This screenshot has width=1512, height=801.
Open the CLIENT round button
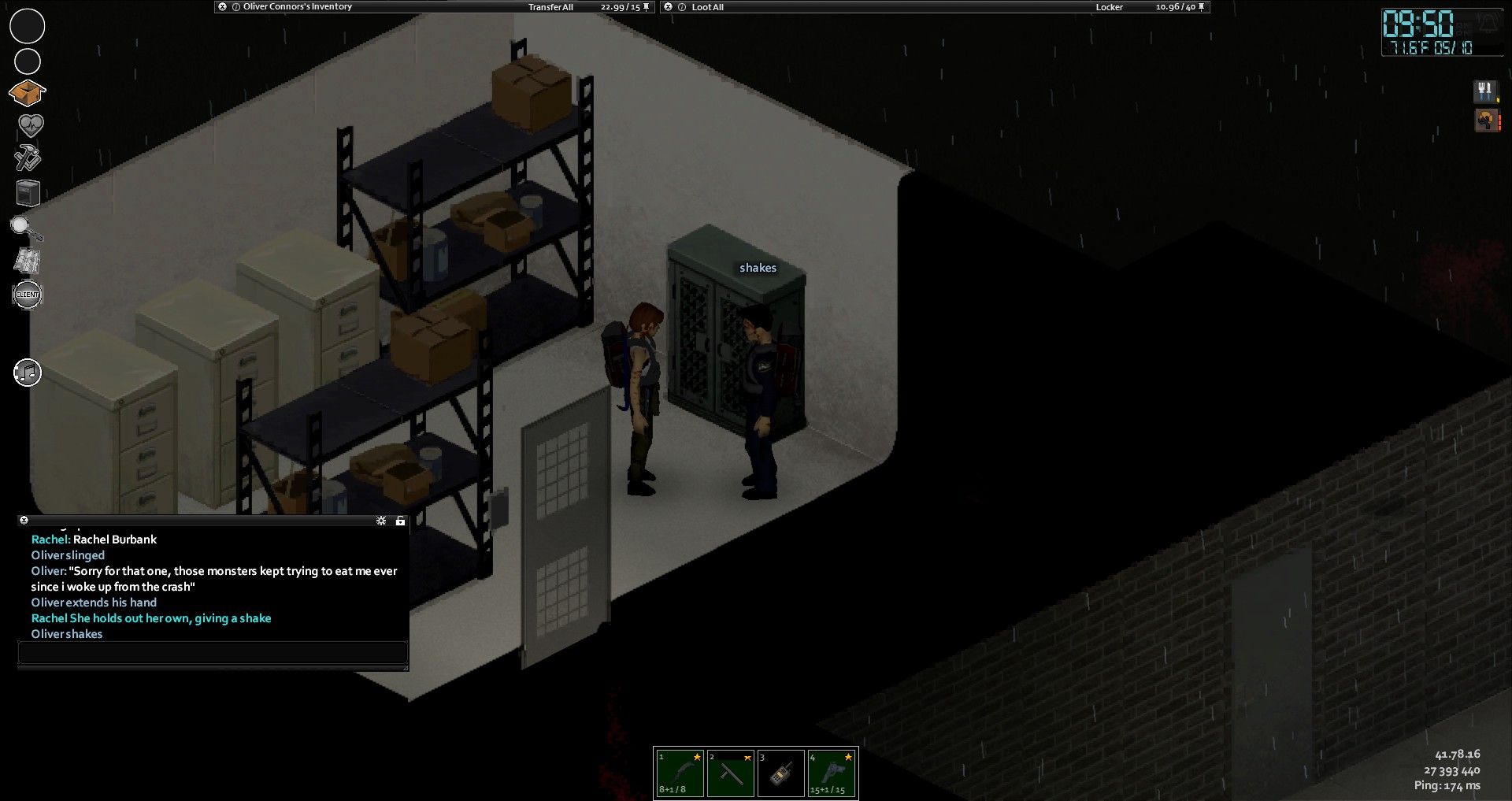tap(28, 295)
